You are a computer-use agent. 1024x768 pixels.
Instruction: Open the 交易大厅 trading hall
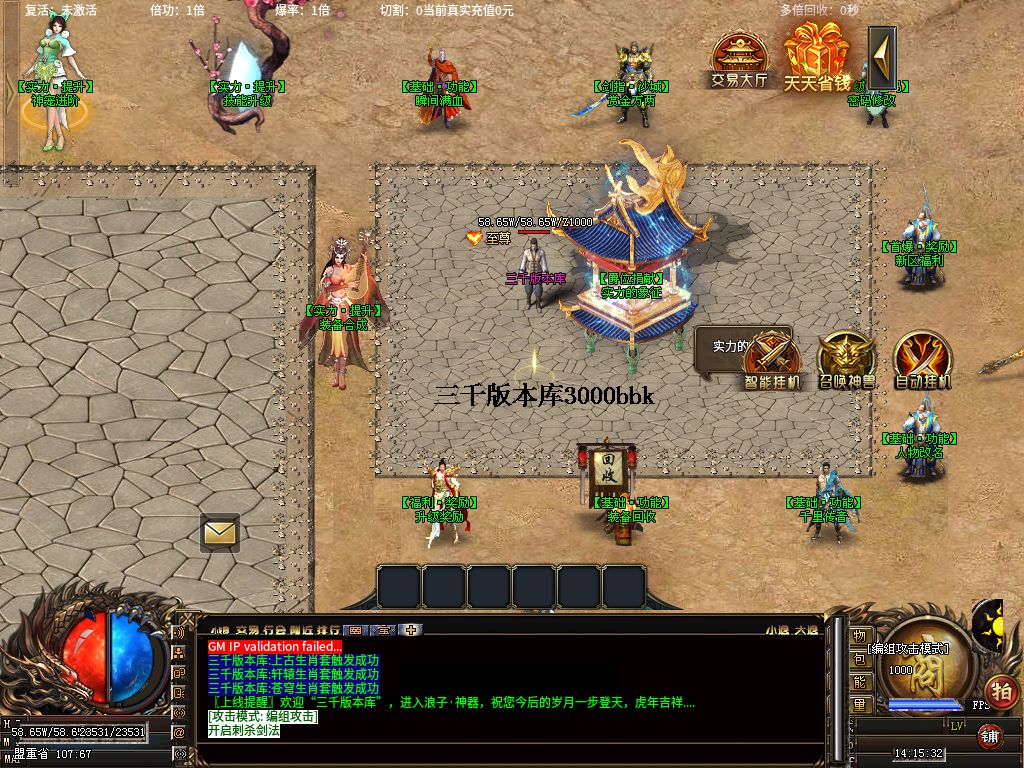(x=739, y=62)
